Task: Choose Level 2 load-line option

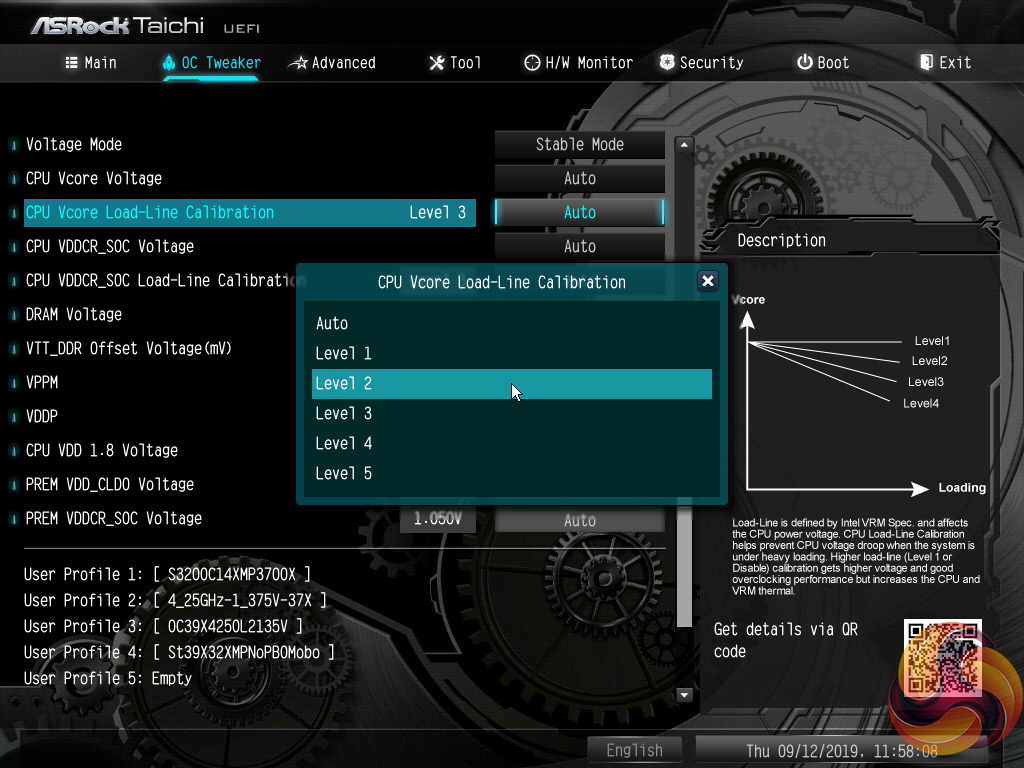Action: pos(343,384)
